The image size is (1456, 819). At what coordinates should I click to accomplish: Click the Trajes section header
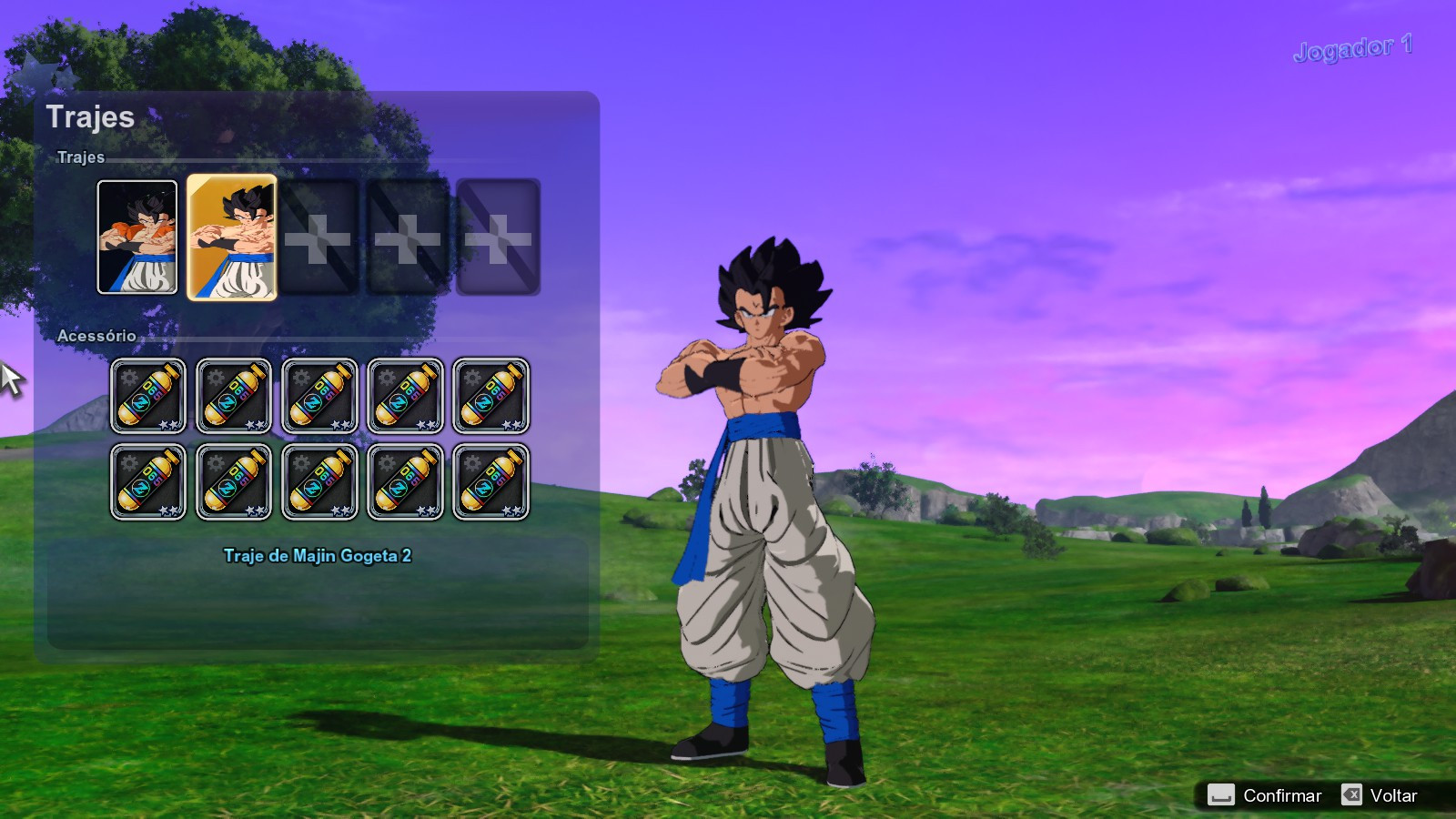coord(80,157)
